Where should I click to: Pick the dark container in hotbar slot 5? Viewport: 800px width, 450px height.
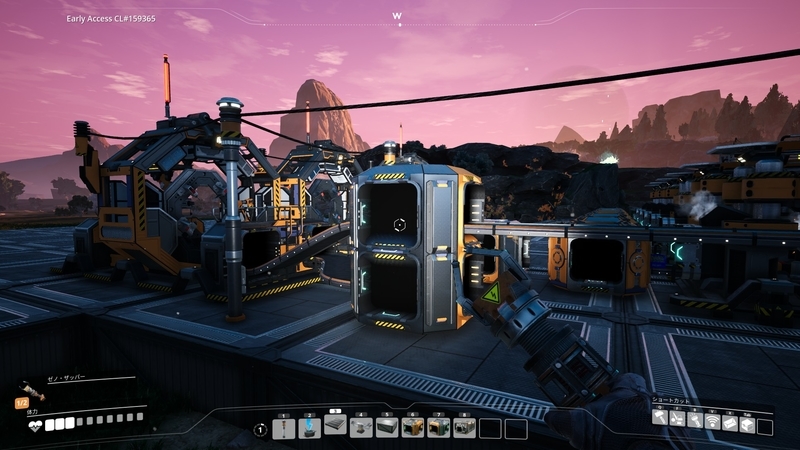click(387, 429)
